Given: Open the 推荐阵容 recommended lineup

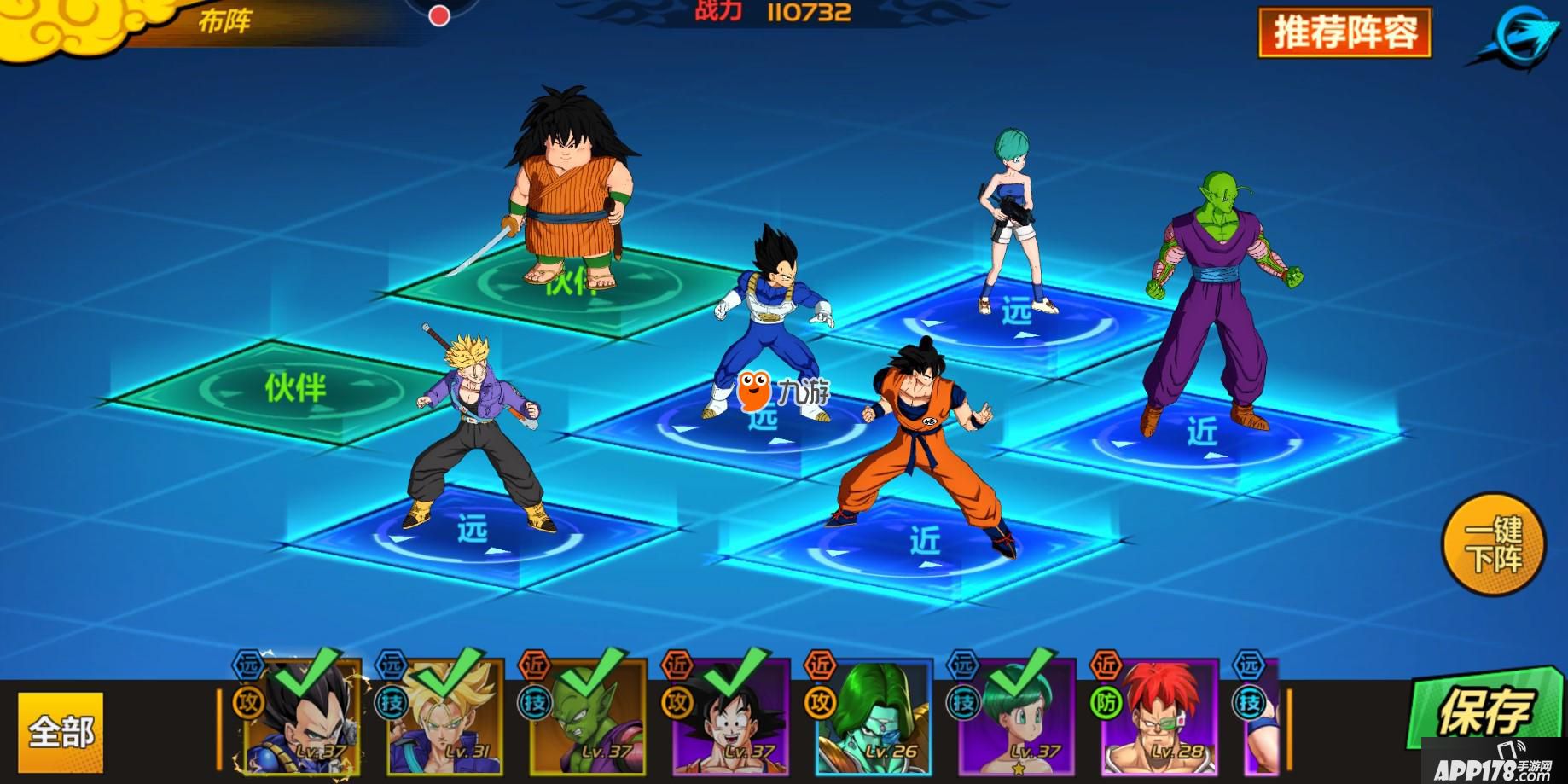Looking at the screenshot, I should pos(1344,32).
